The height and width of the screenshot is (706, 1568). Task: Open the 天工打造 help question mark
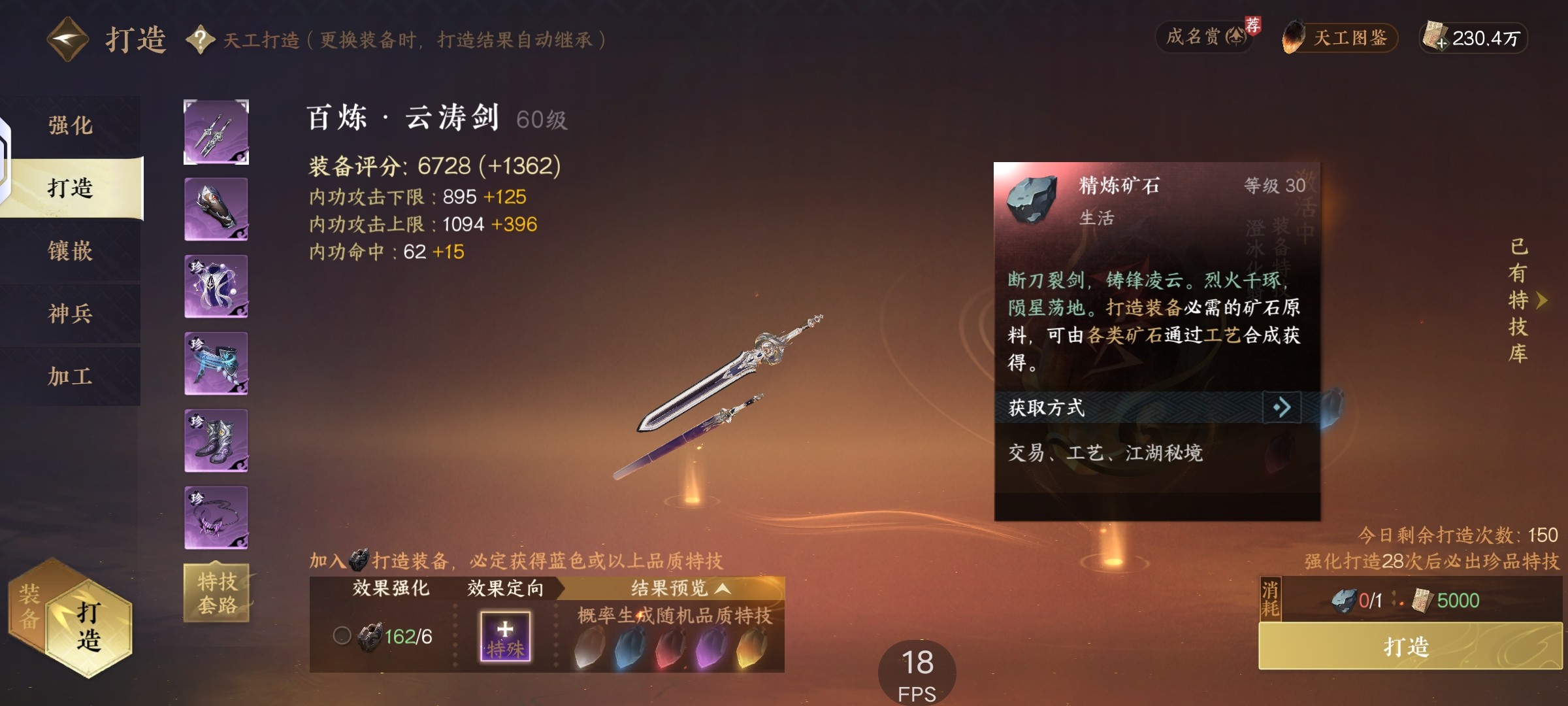click(201, 40)
